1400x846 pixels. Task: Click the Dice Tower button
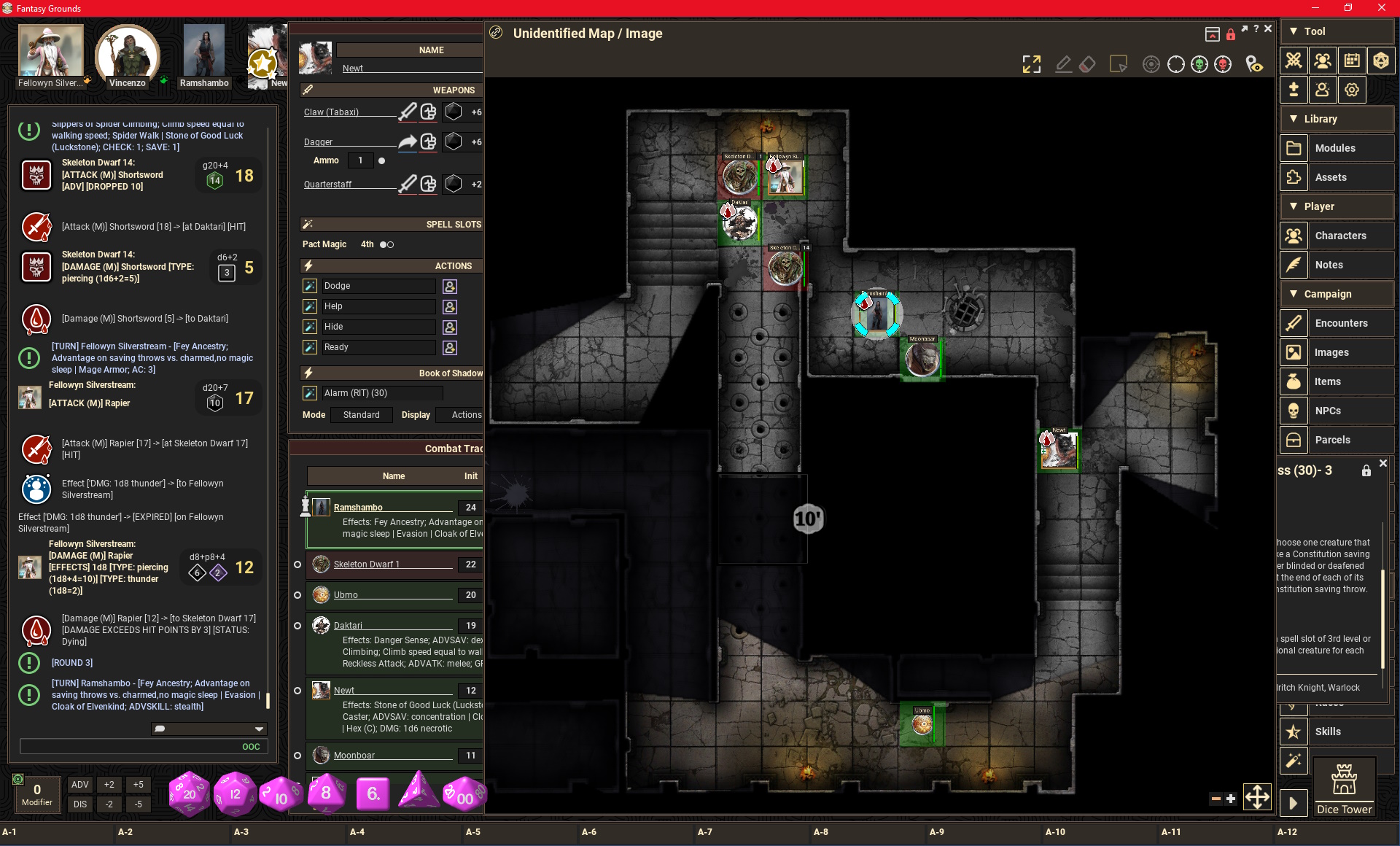click(1344, 787)
